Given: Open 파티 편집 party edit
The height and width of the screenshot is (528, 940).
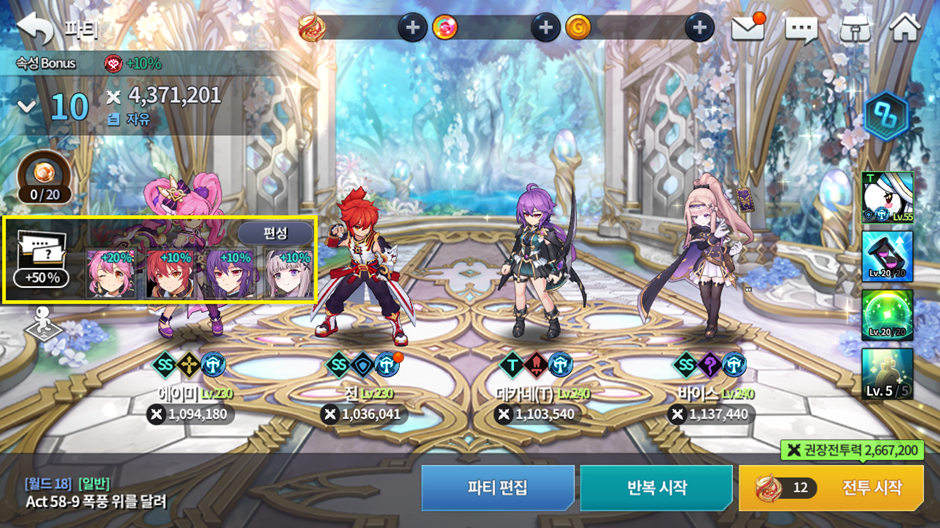Looking at the screenshot, I should point(497,488).
